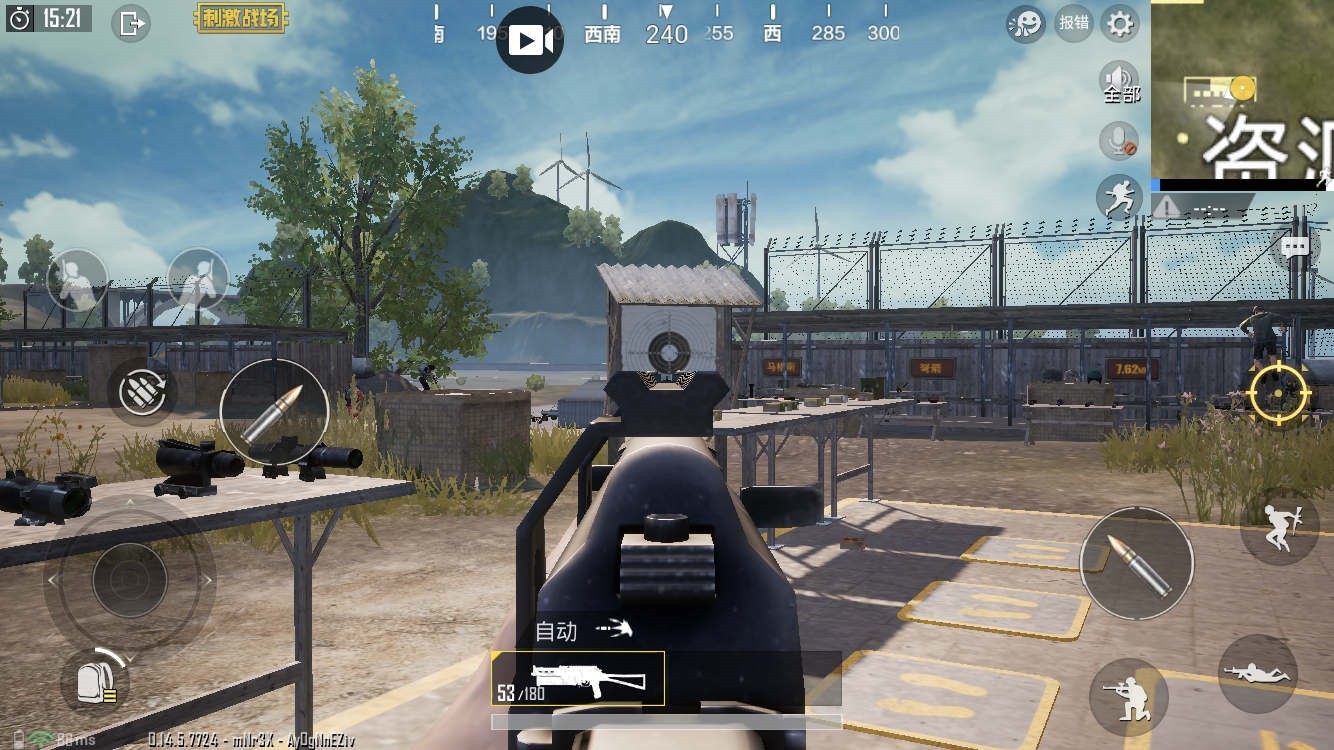Open the gear settings menu

click(1120, 23)
